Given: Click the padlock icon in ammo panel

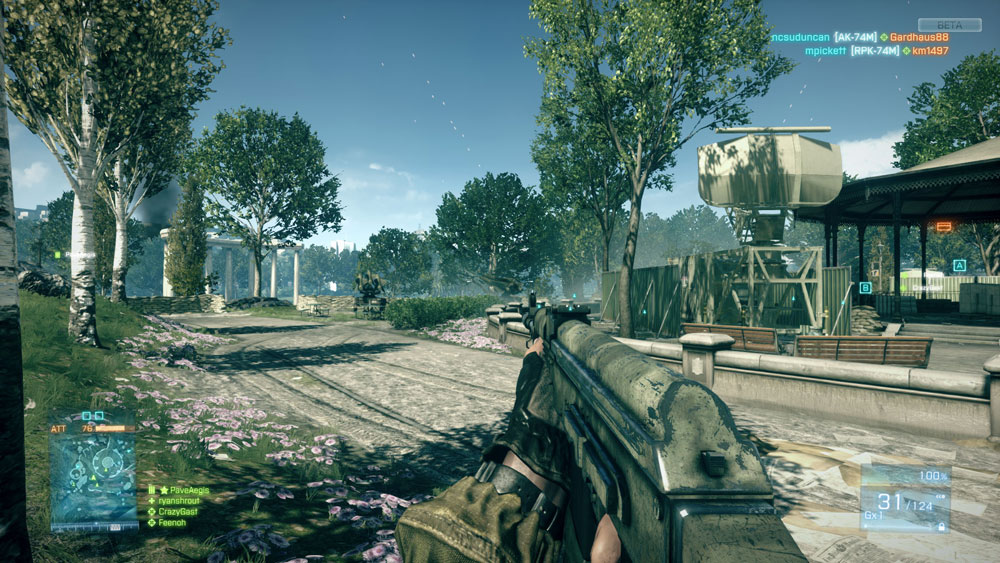Looking at the screenshot, I should (x=941, y=526).
